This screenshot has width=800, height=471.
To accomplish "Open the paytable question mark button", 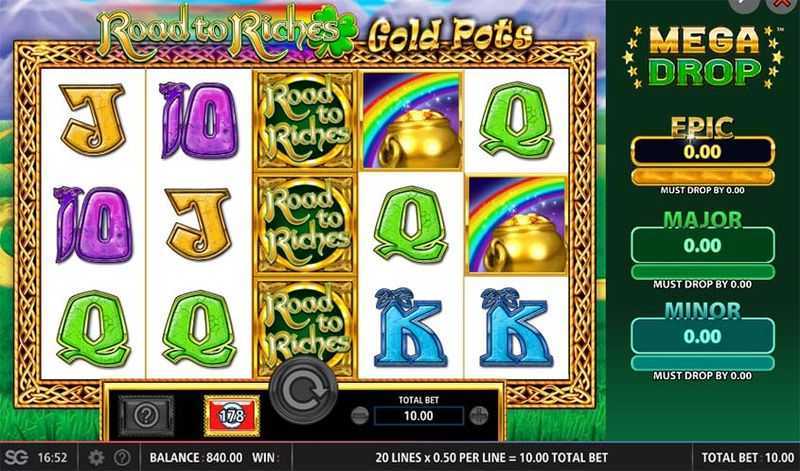I will (147, 413).
